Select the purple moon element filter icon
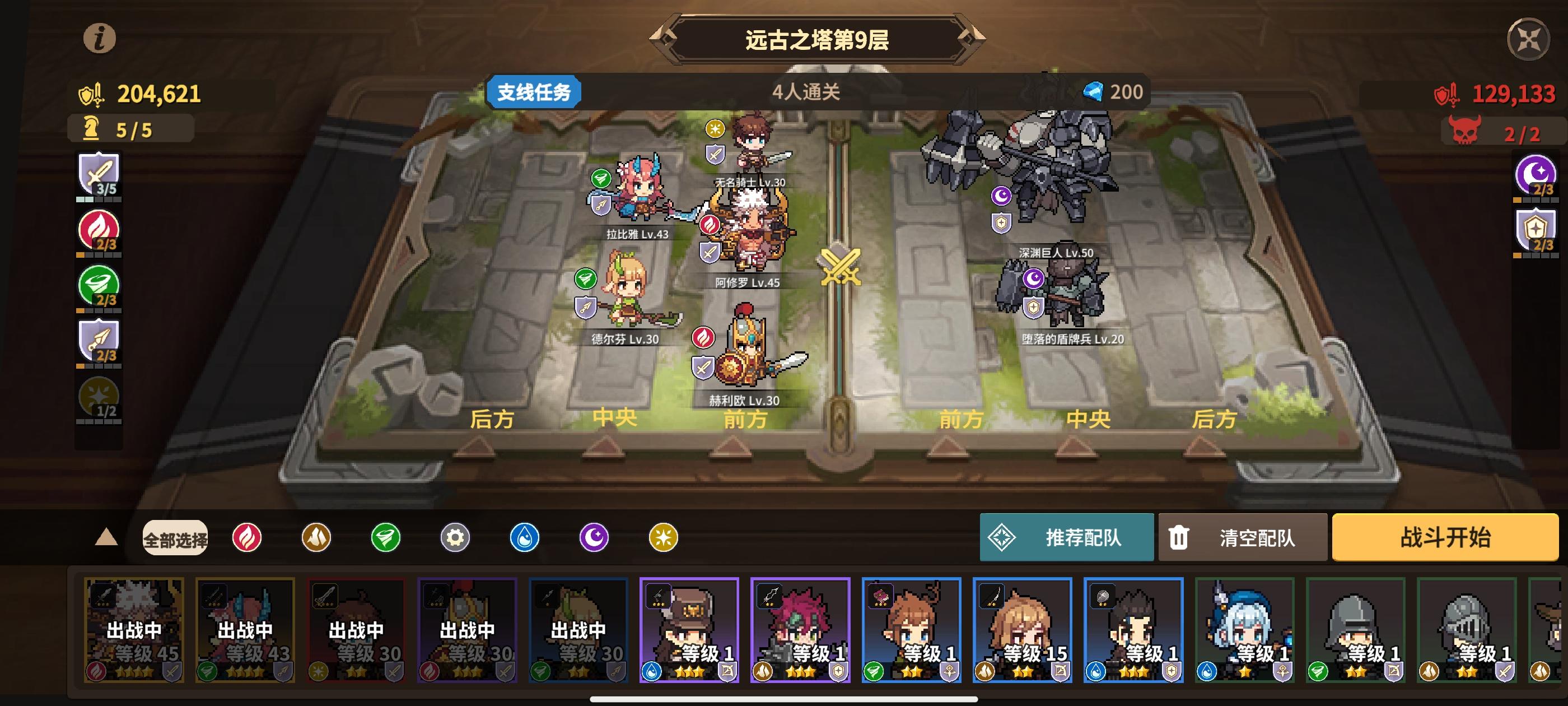Screen dimensions: 1568x706 594,538
